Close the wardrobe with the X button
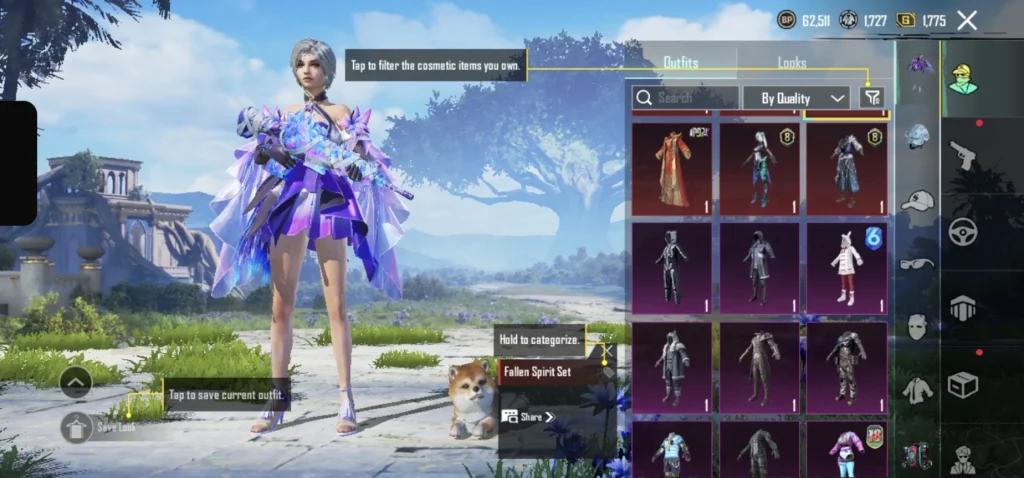This screenshot has height=478, width=1024. point(967,20)
